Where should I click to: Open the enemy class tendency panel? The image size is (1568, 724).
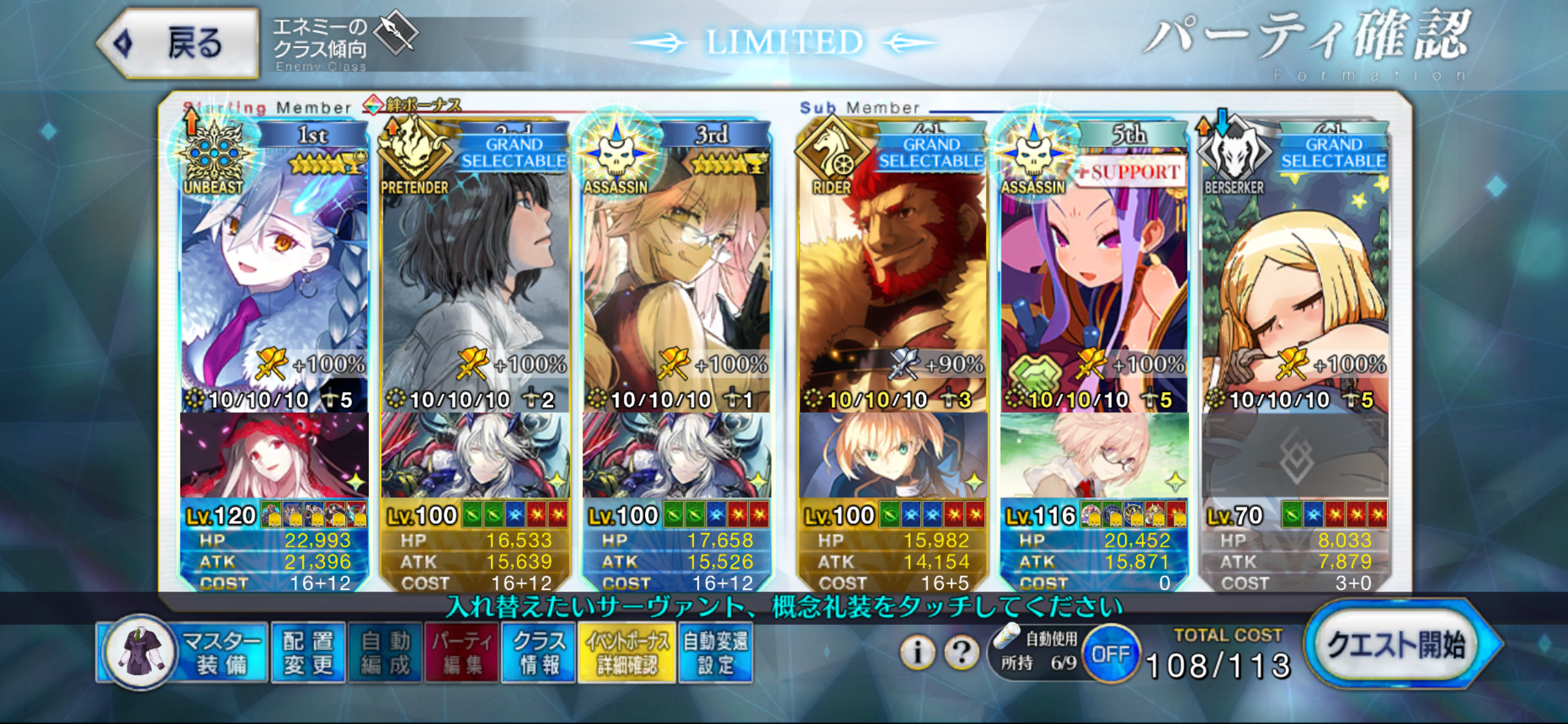click(344, 44)
